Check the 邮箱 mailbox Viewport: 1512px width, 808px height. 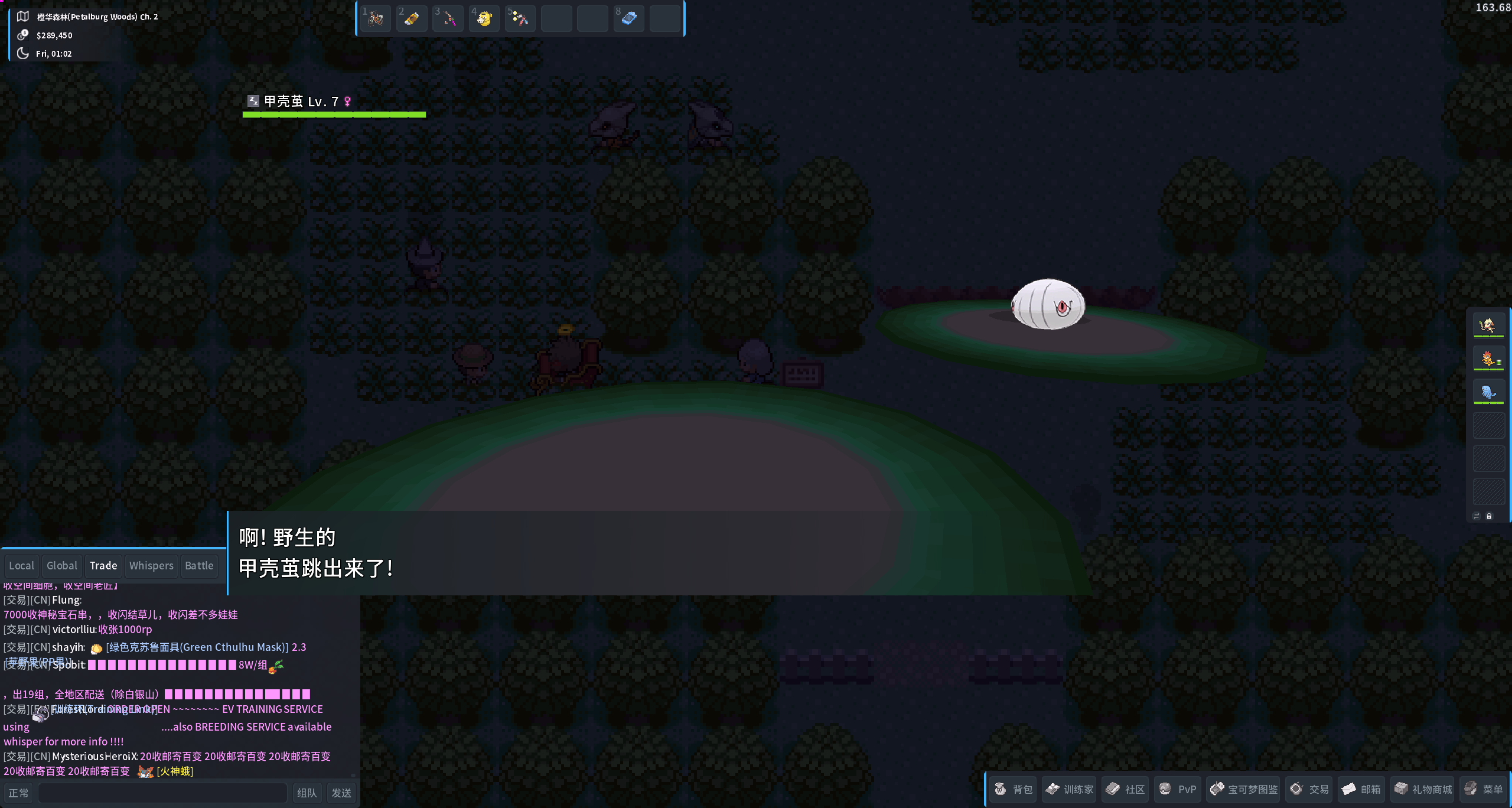pos(1362,789)
